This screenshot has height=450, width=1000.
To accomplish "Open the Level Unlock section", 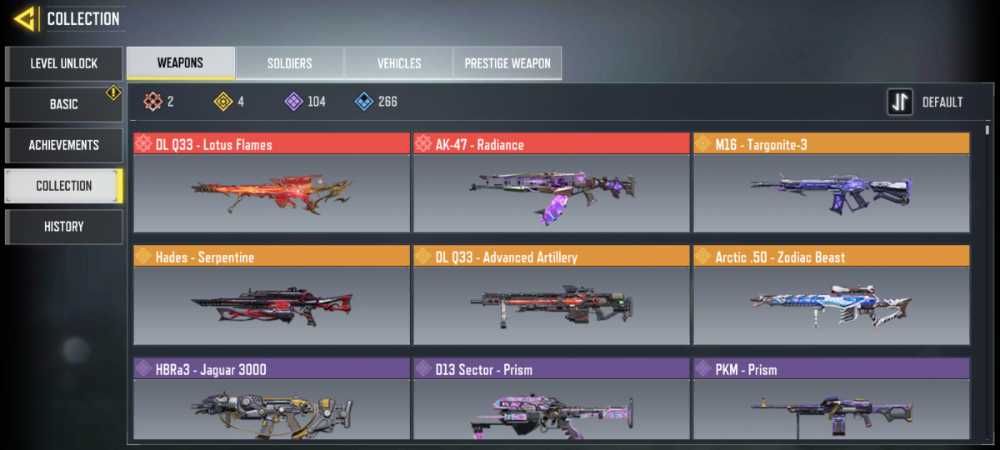I will coord(63,63).
